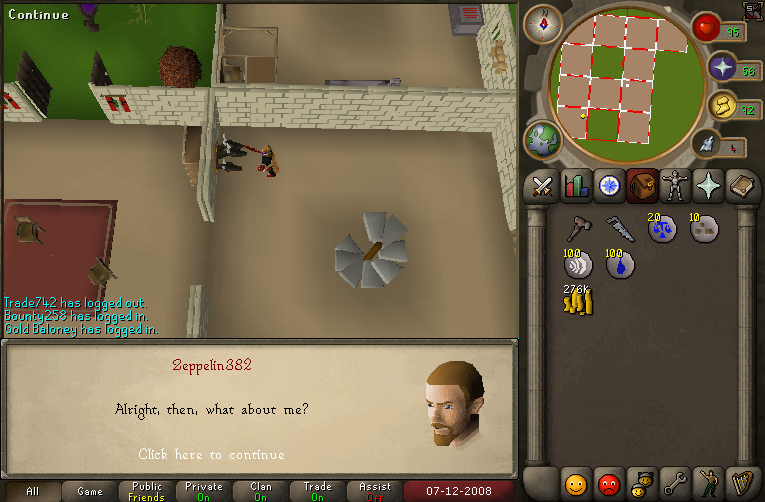
Task: Click on the circular minimap
Action: 618,80
